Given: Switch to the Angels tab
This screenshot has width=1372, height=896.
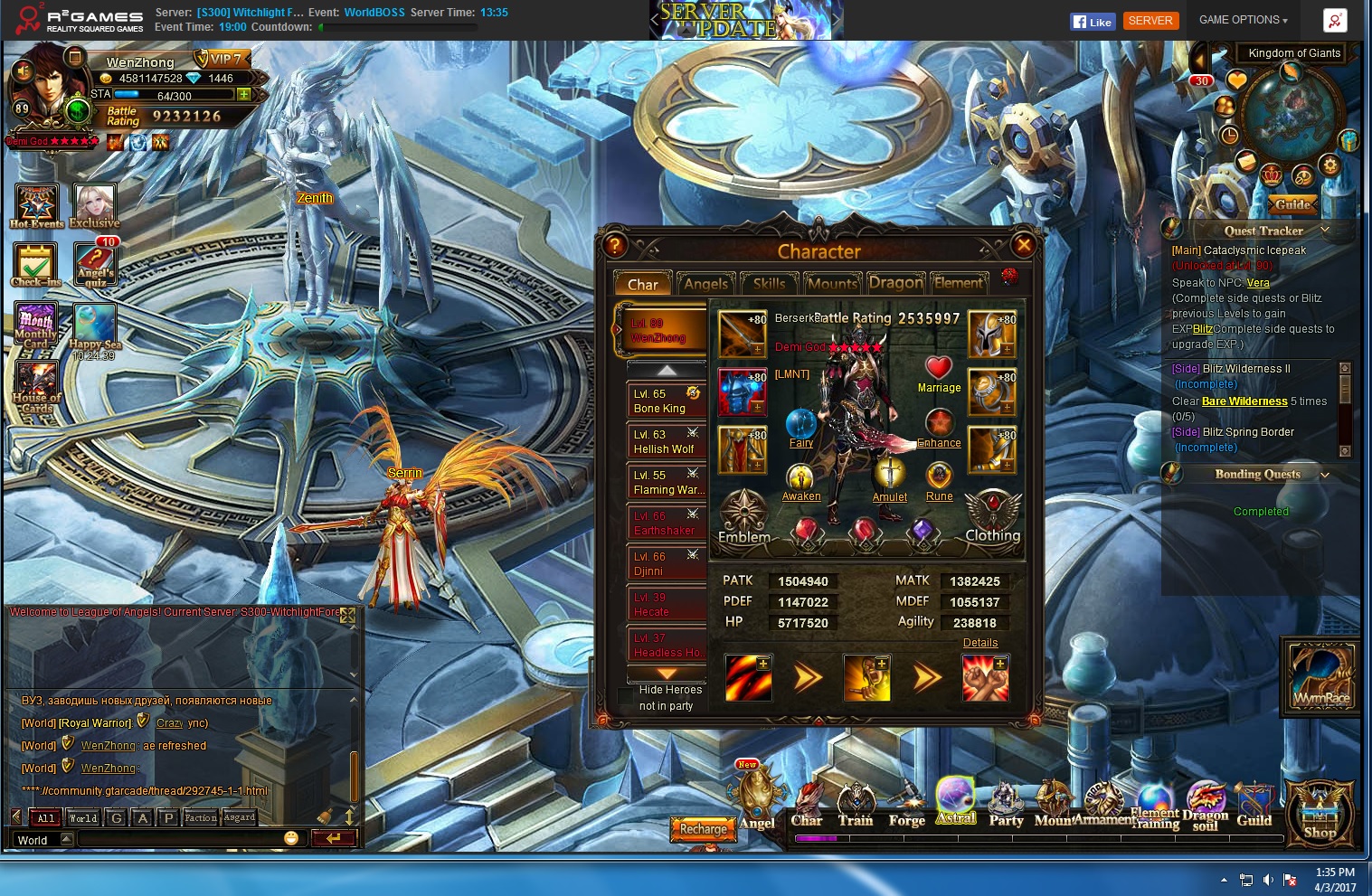Looking at the screenshot, I should 705,284.
